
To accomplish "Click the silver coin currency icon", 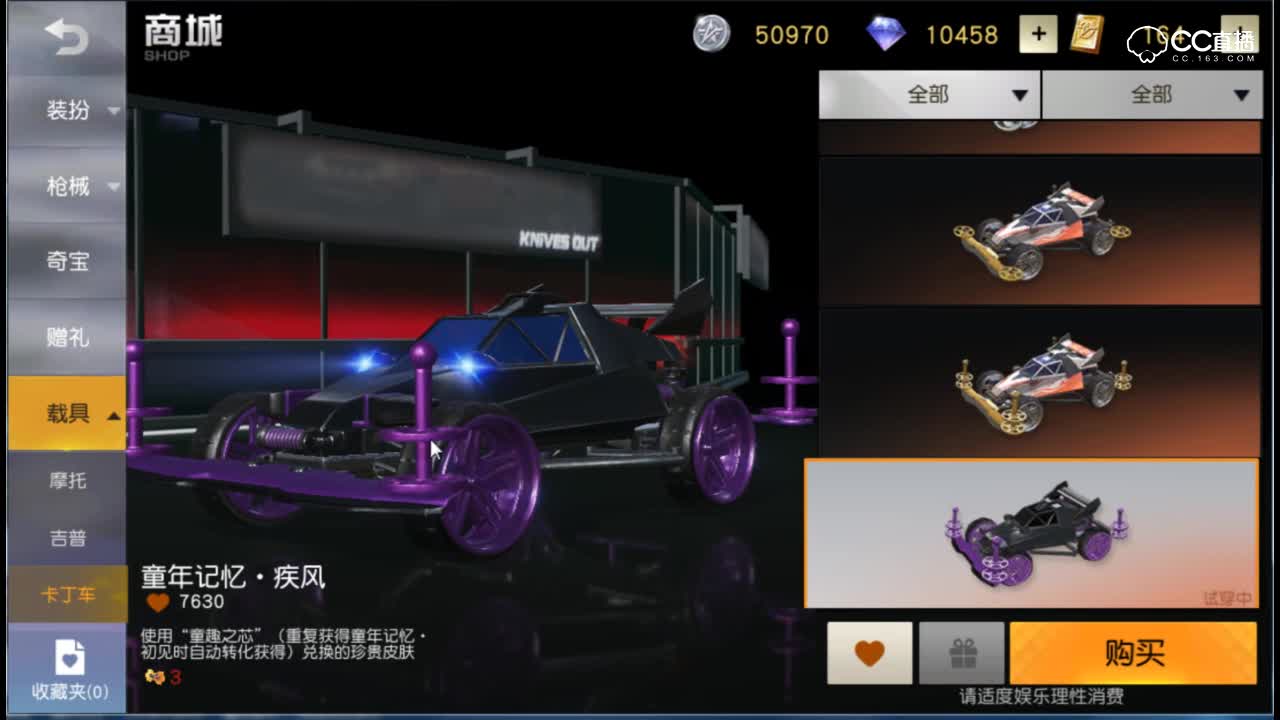I will 712,35.
